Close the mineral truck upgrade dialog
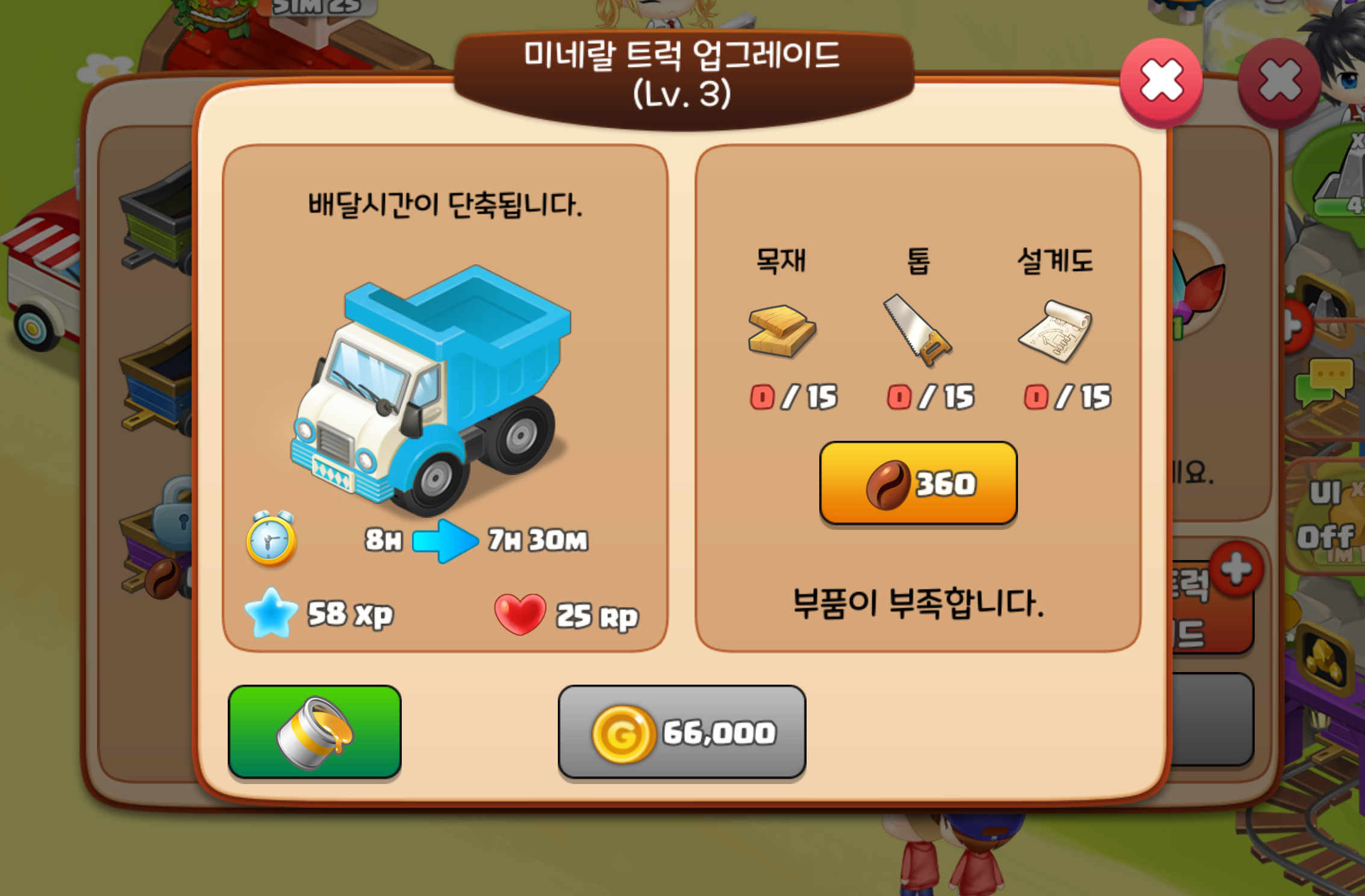The height and width of the screenshot is (896, 1365). pyautogui.click(x=1161, y=81)
